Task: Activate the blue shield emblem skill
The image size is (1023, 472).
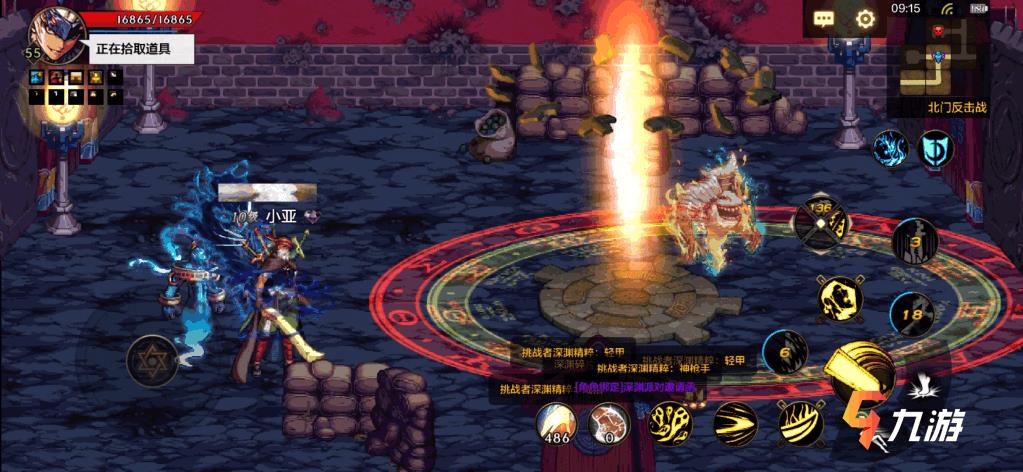Action: [x=936, y=149]
